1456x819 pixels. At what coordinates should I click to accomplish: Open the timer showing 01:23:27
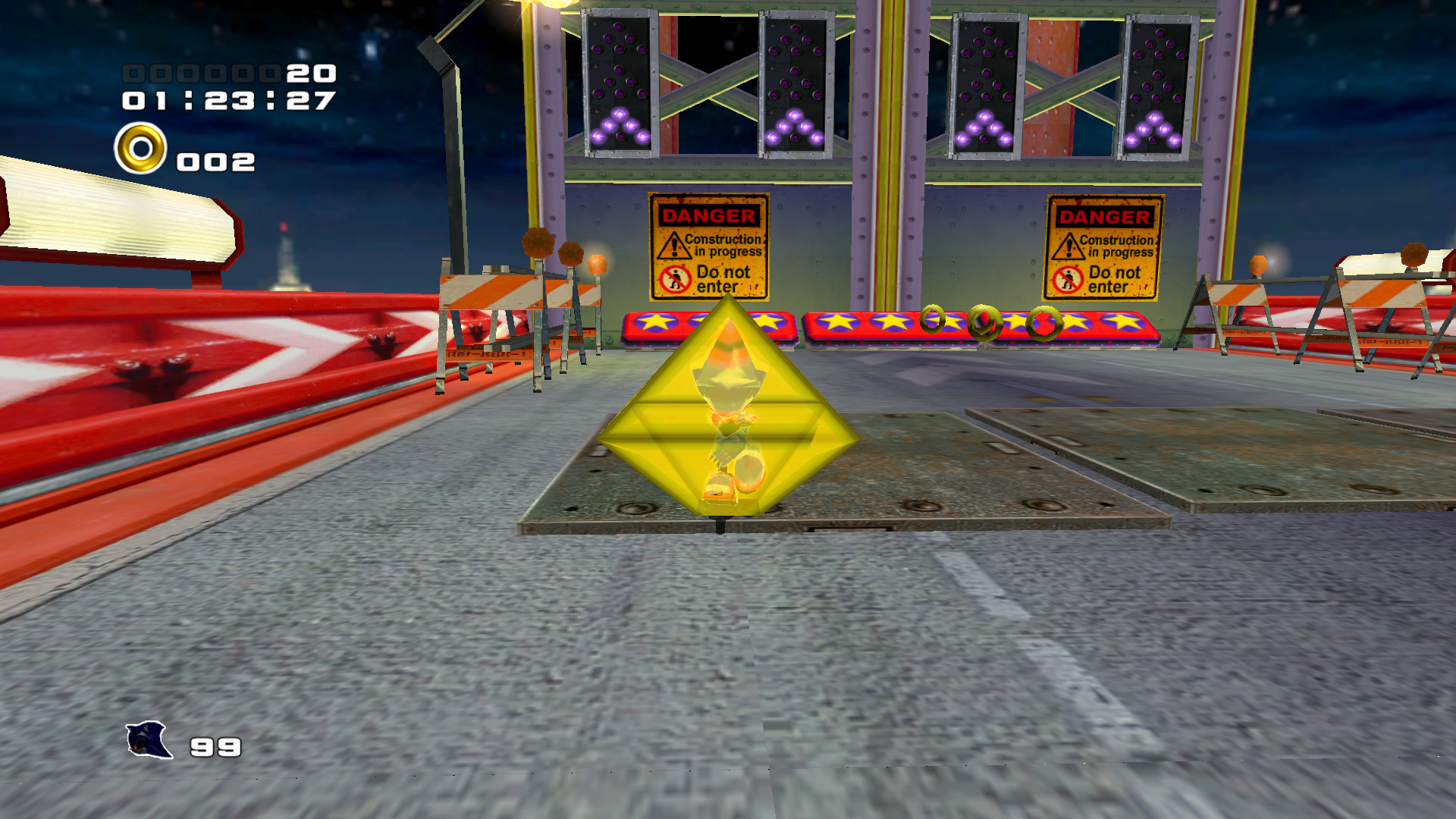[x=224, y=99]
